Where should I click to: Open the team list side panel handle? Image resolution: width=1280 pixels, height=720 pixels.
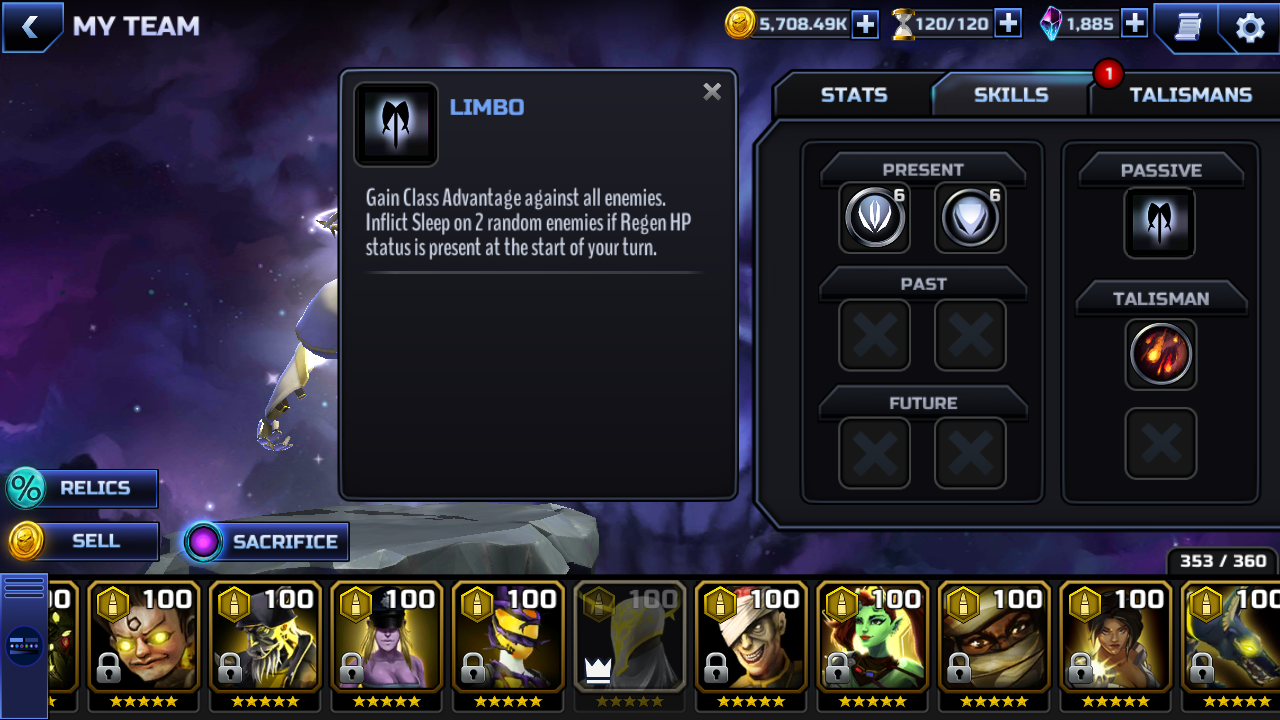coord(24,644)
